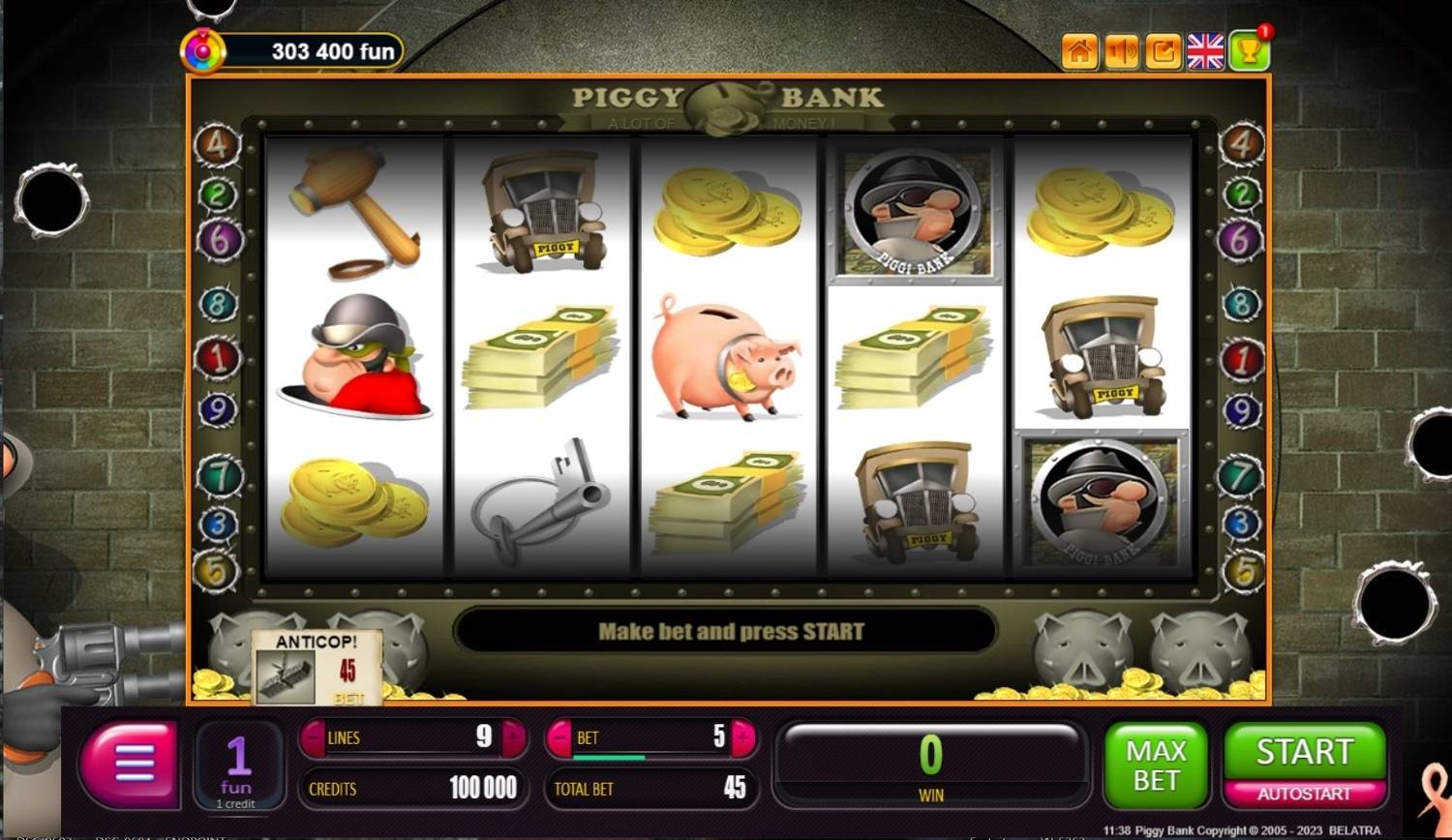Increase BET with the plus control
Screen dimensions: 1452x840
coord(741,737)
